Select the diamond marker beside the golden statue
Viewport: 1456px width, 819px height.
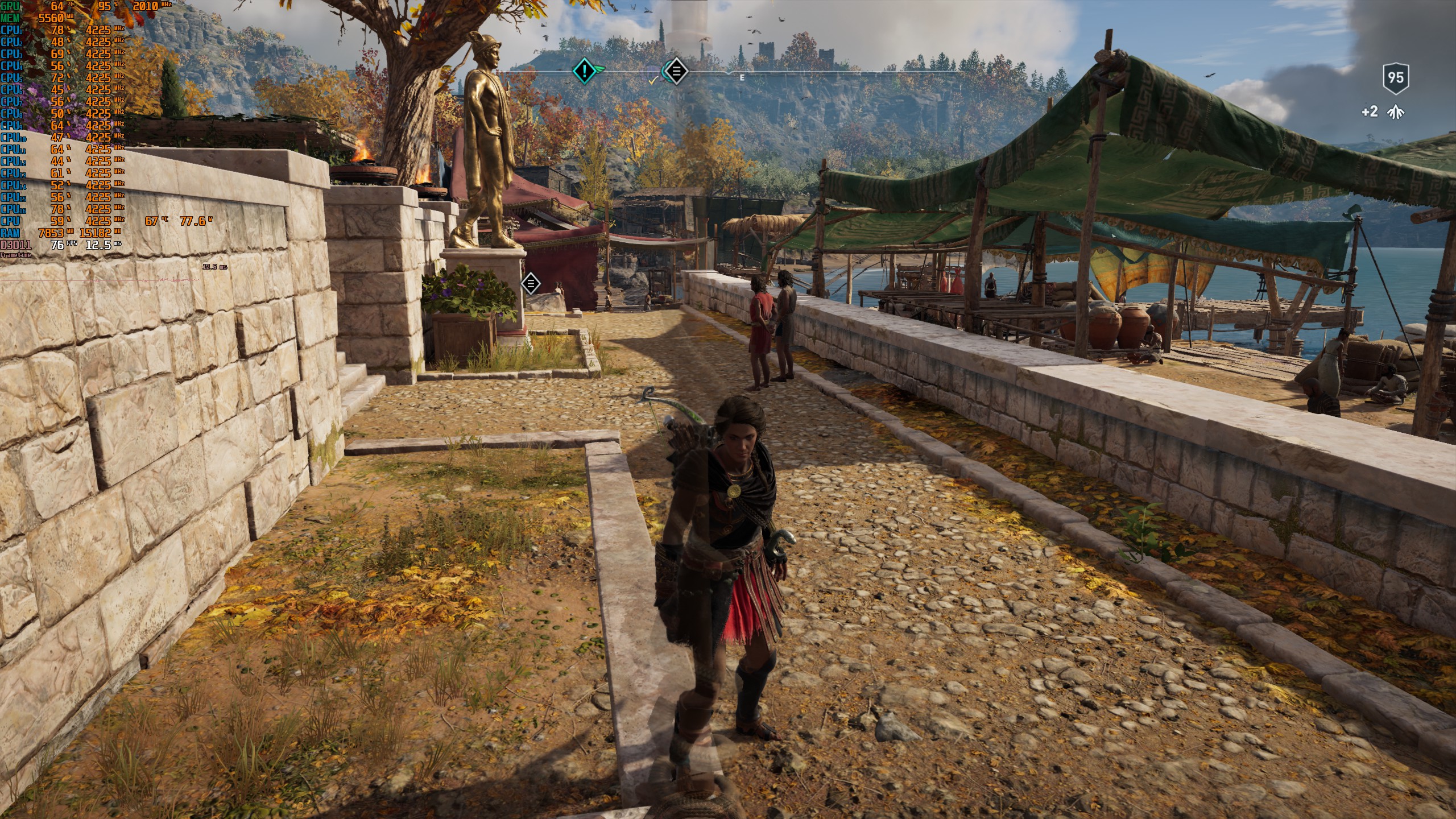531,283
